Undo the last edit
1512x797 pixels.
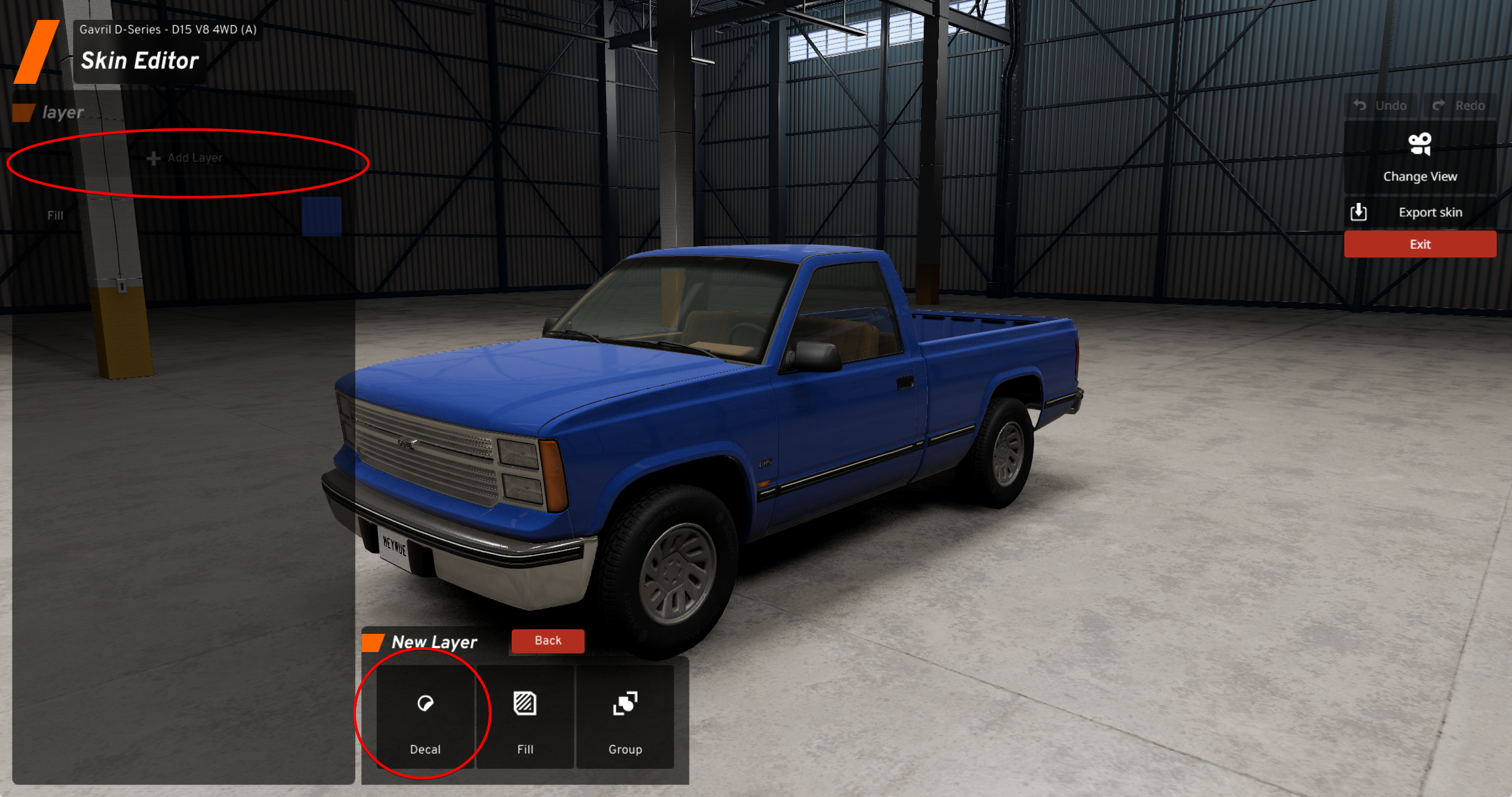(1382, 106)
